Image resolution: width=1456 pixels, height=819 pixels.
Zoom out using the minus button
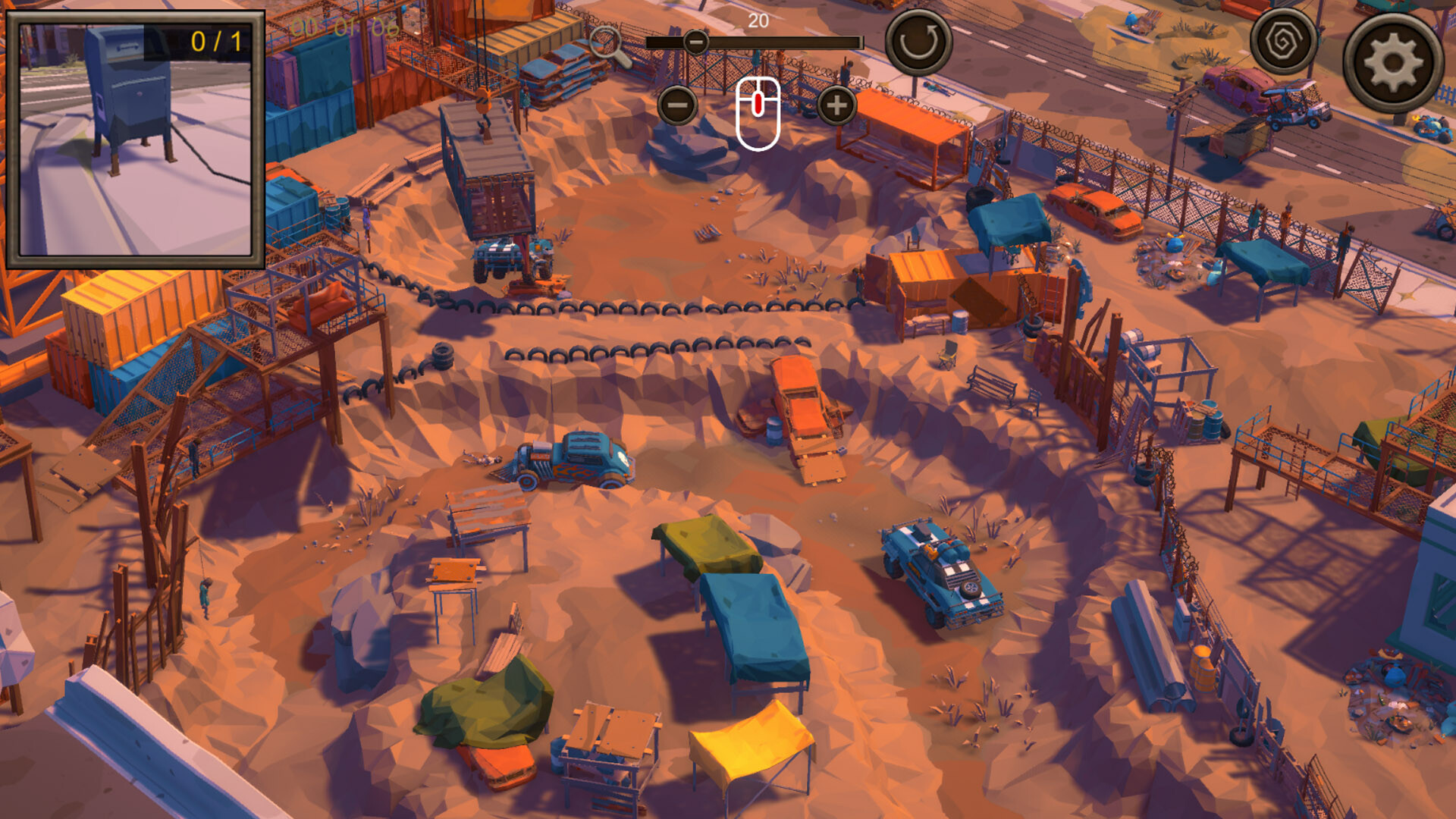[679, 105]
